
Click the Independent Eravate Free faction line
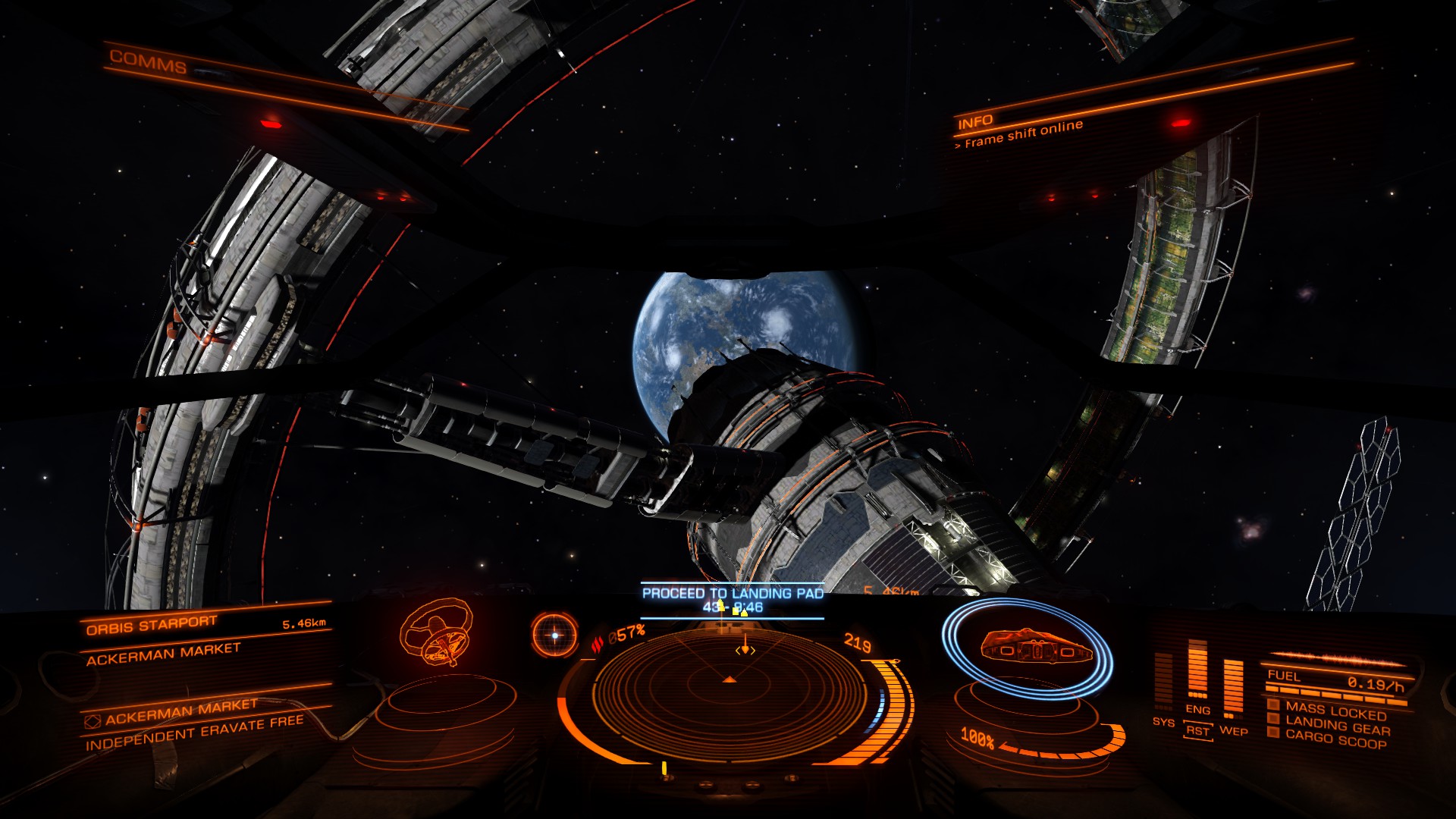[194, 733]
